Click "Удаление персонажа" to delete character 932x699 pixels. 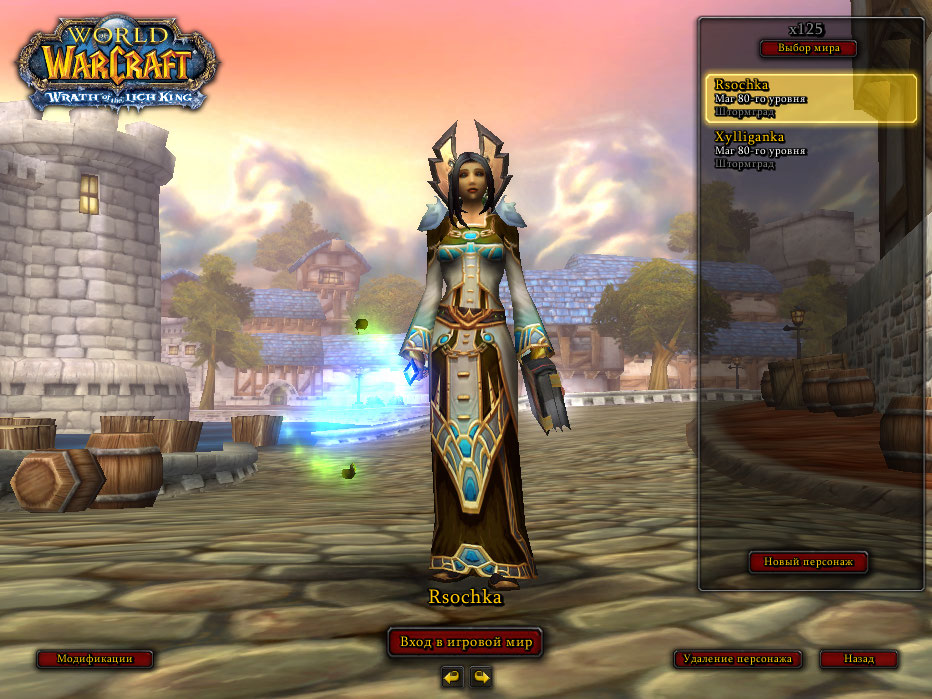tap(739, 659)
